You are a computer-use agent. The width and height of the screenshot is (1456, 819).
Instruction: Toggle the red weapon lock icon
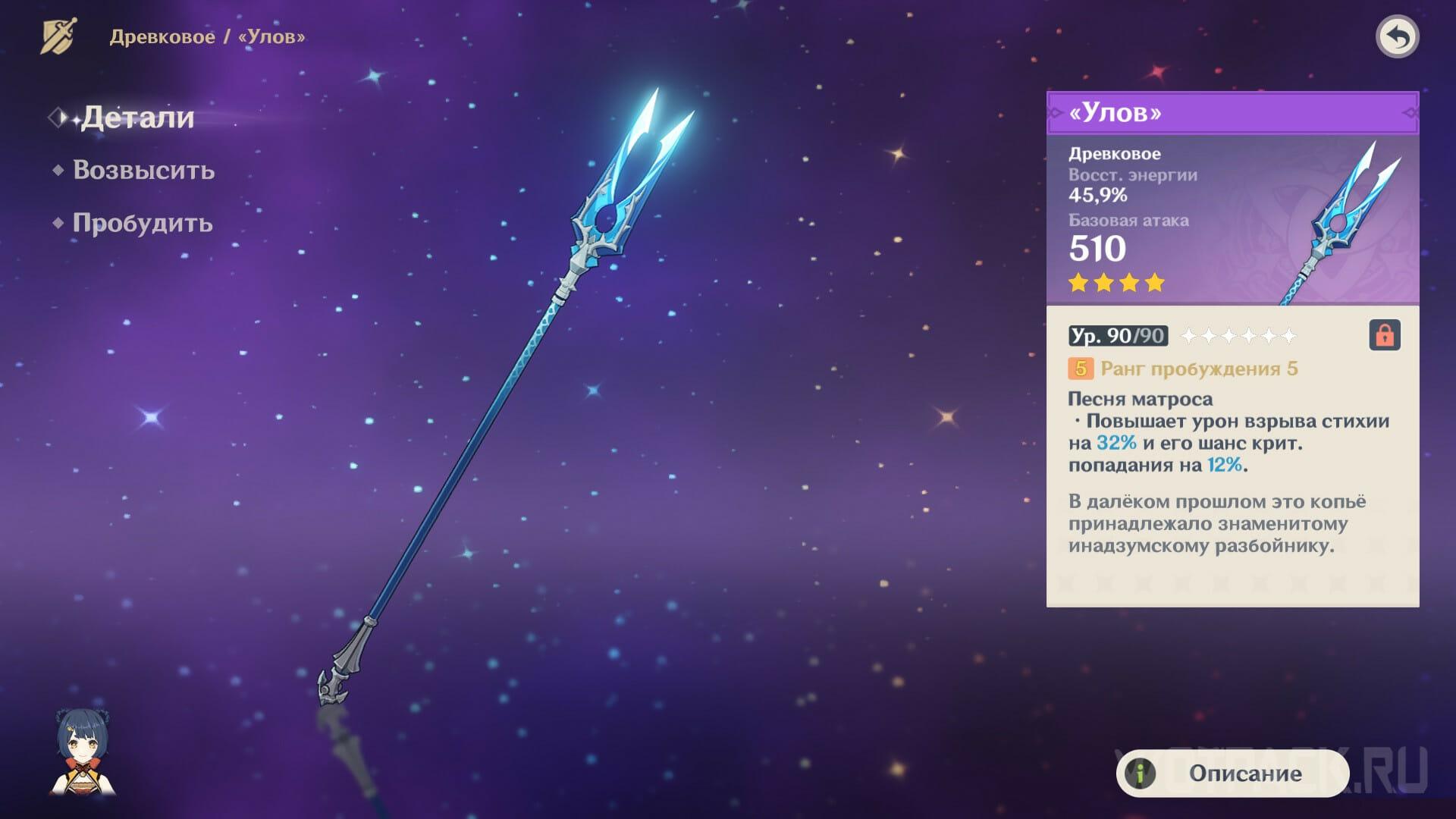tap(1384, 335)
